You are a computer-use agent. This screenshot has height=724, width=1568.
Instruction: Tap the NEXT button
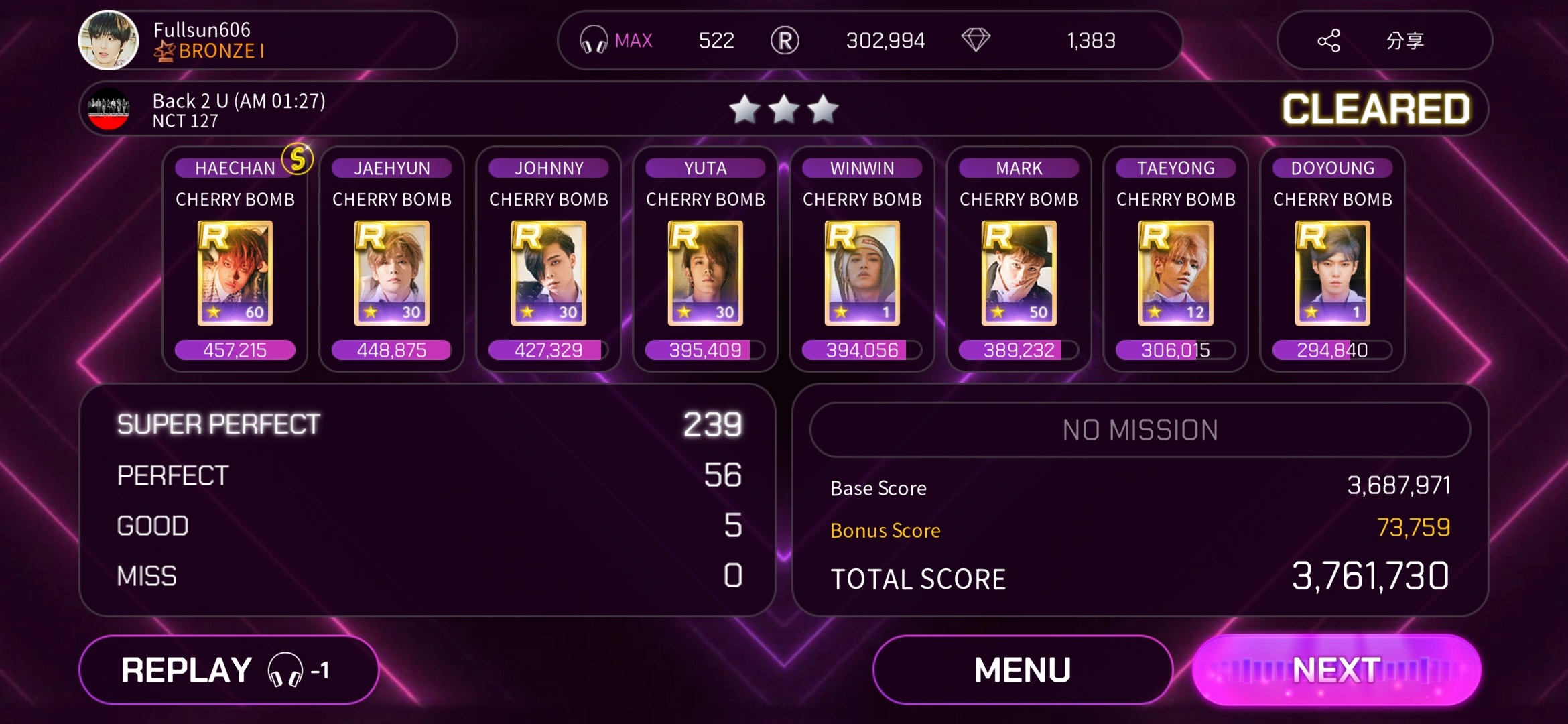tap(1336, 670)
